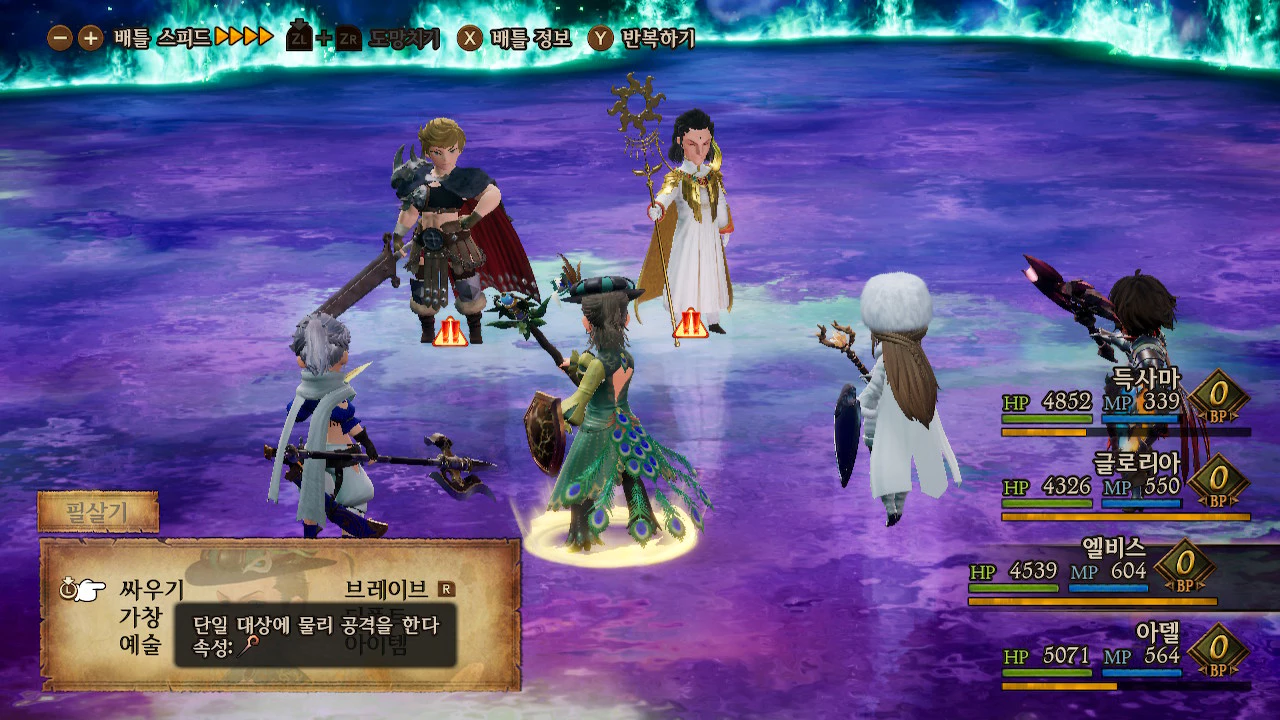This screenshot has width=1280, height=720.
Task: Select party member 글로리아 in the status list
Action: 1136,463
